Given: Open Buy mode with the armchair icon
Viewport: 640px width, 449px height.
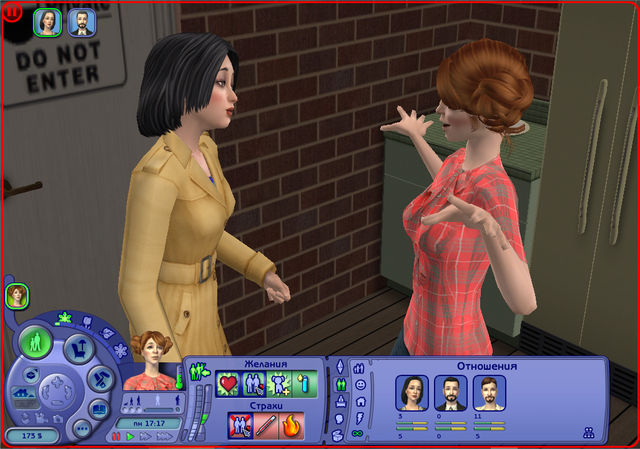Looking at the screenshot, I should [79, 348].
